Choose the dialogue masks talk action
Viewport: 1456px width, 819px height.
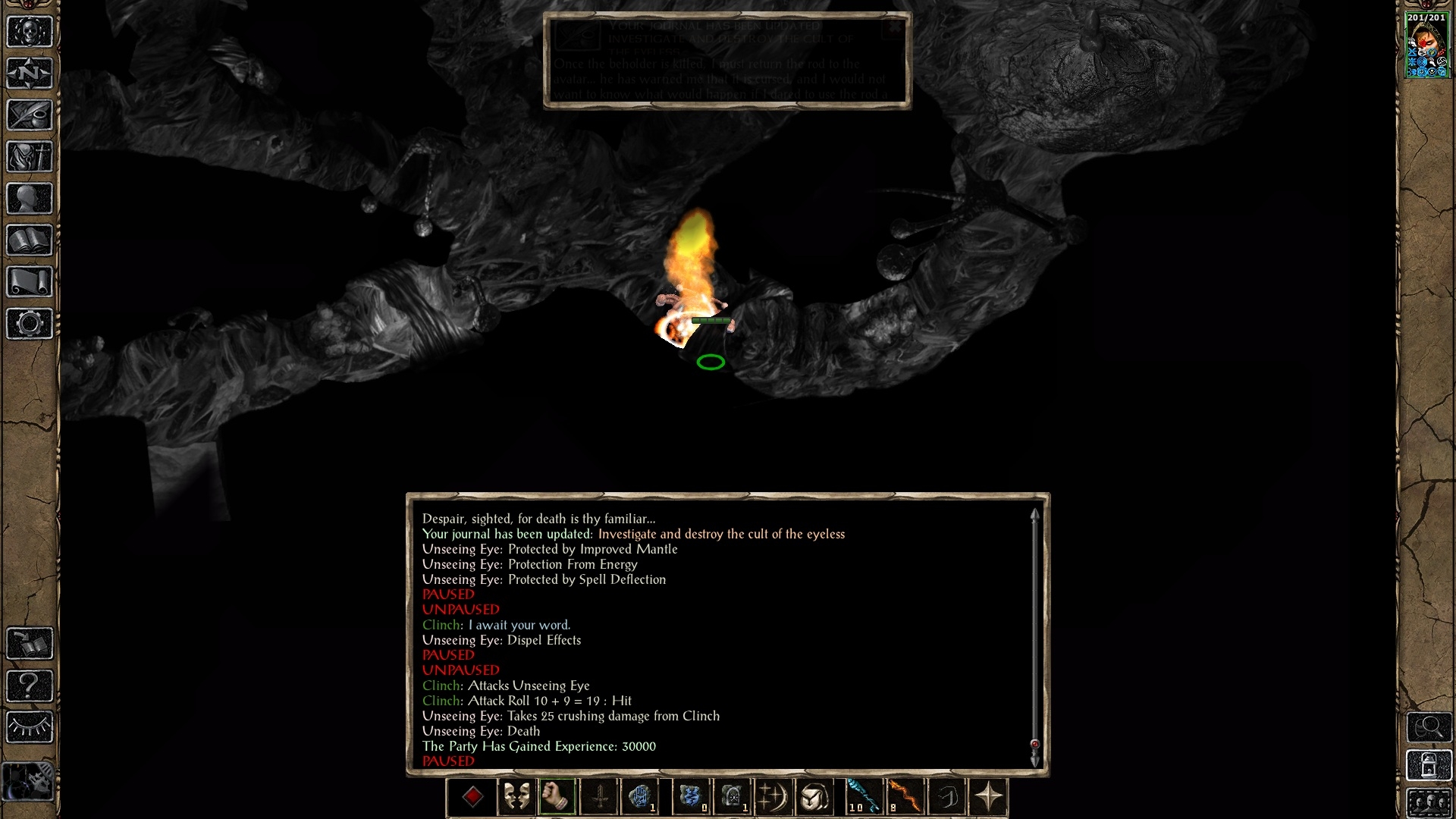516,797
